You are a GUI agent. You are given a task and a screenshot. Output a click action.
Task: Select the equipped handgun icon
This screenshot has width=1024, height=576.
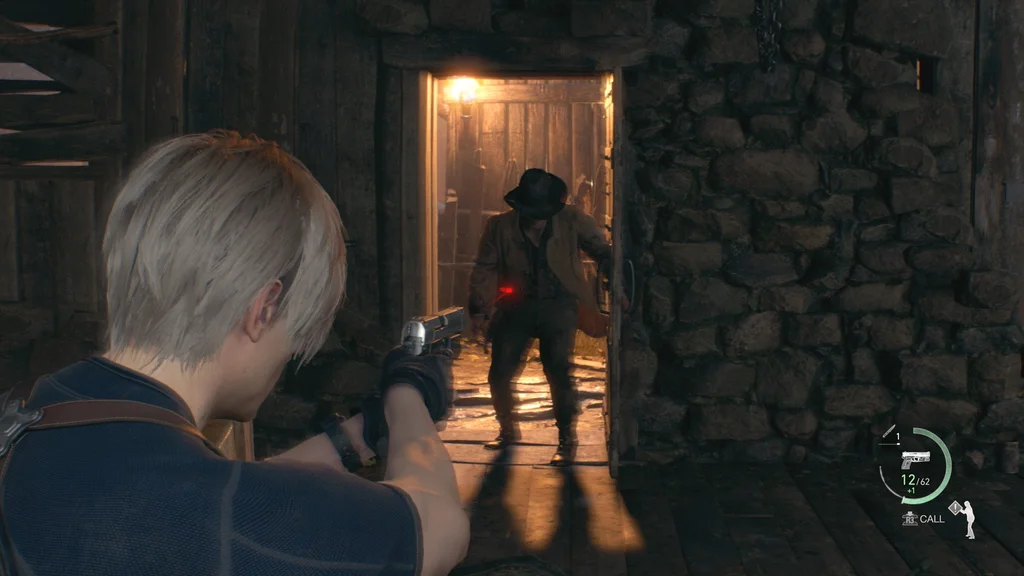[914, 458]
